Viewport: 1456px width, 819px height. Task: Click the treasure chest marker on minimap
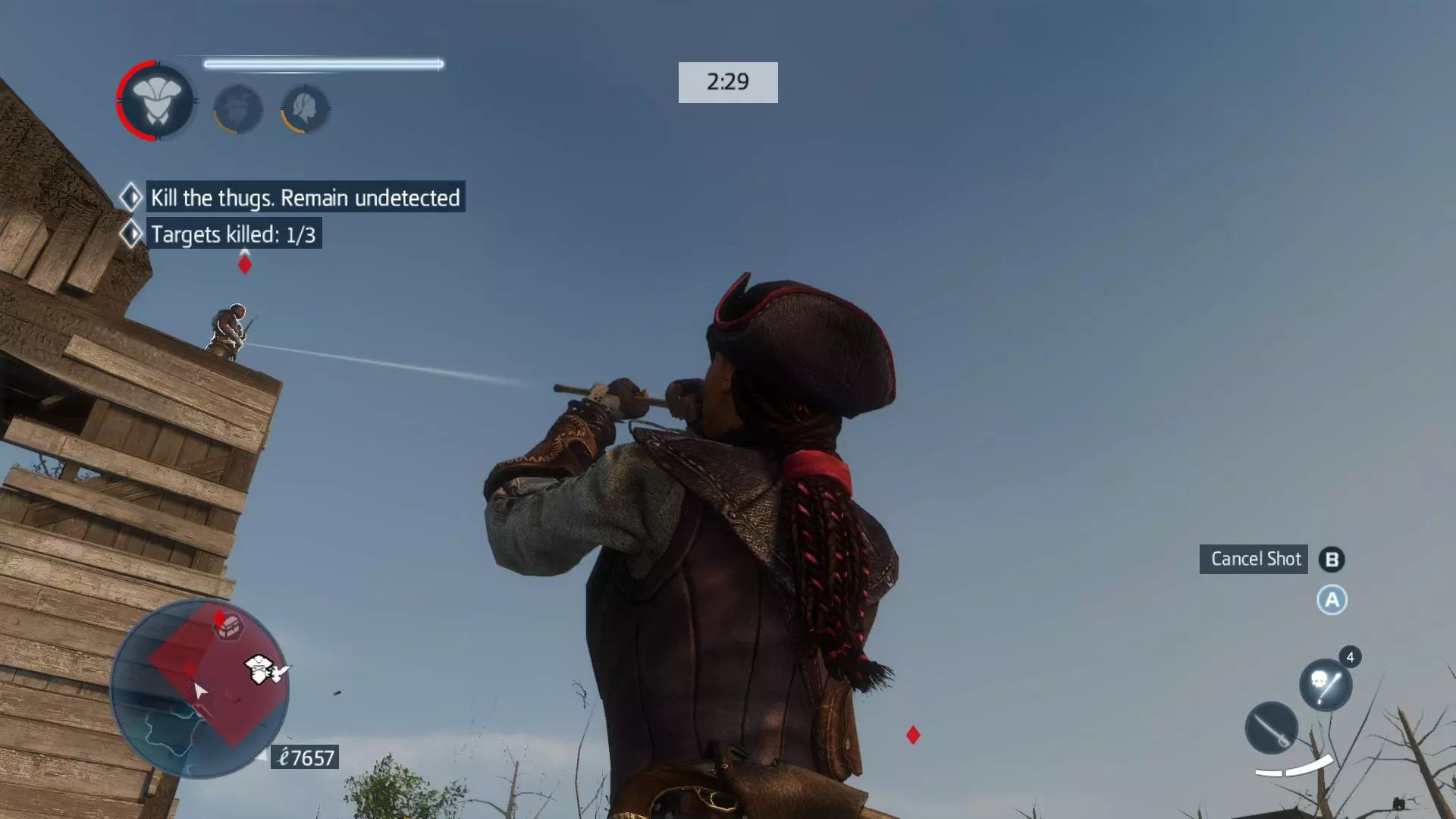[229, 627]
